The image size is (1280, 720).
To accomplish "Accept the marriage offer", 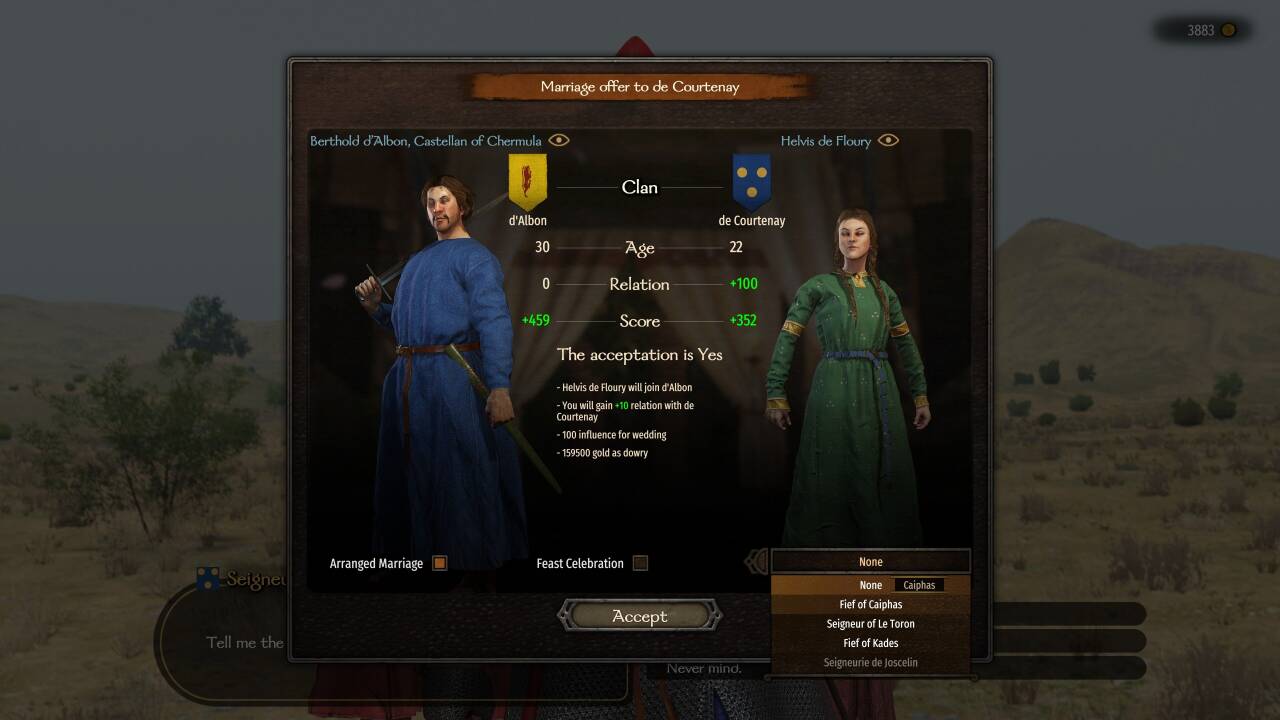I will click(x=639, y=616).
